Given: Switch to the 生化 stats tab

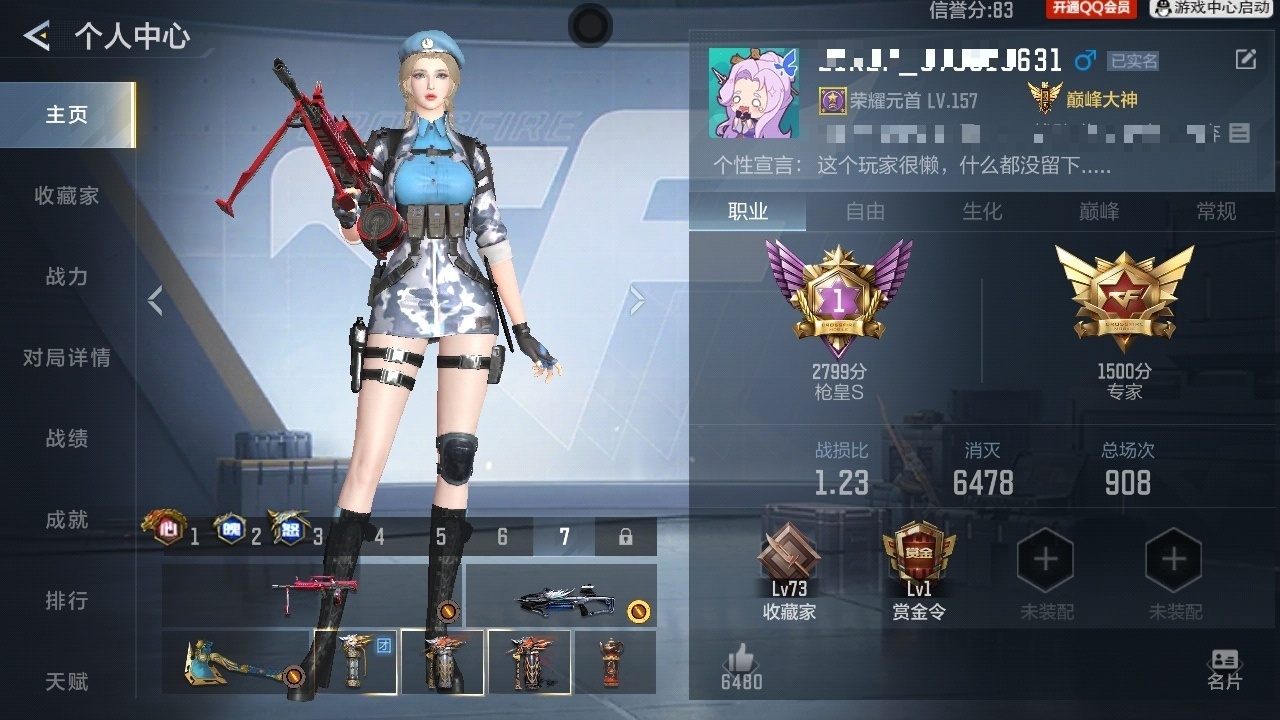Looking at the screenshot, I should tap(982, 212).
